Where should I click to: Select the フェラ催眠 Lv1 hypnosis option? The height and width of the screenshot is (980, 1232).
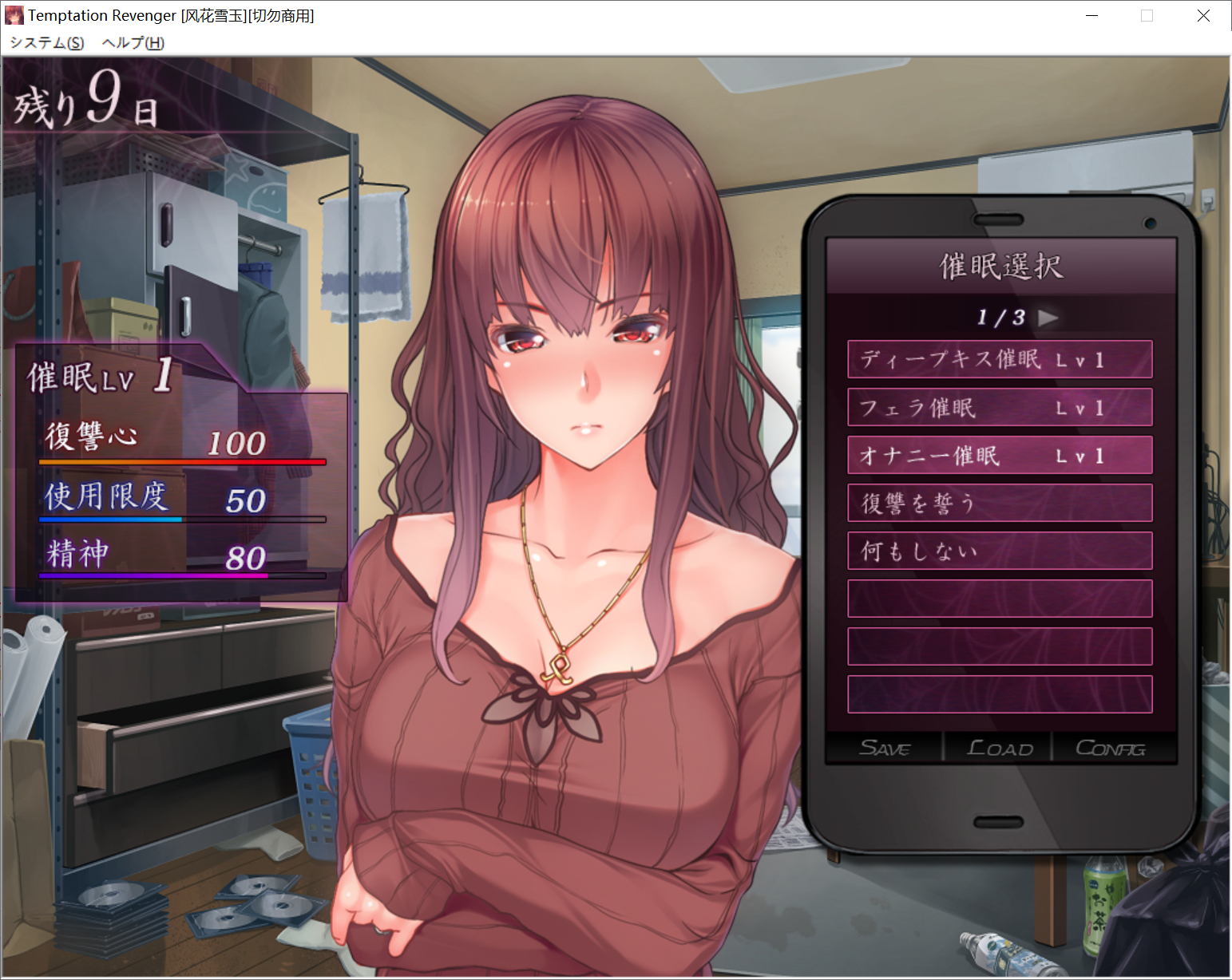[999, 407]
